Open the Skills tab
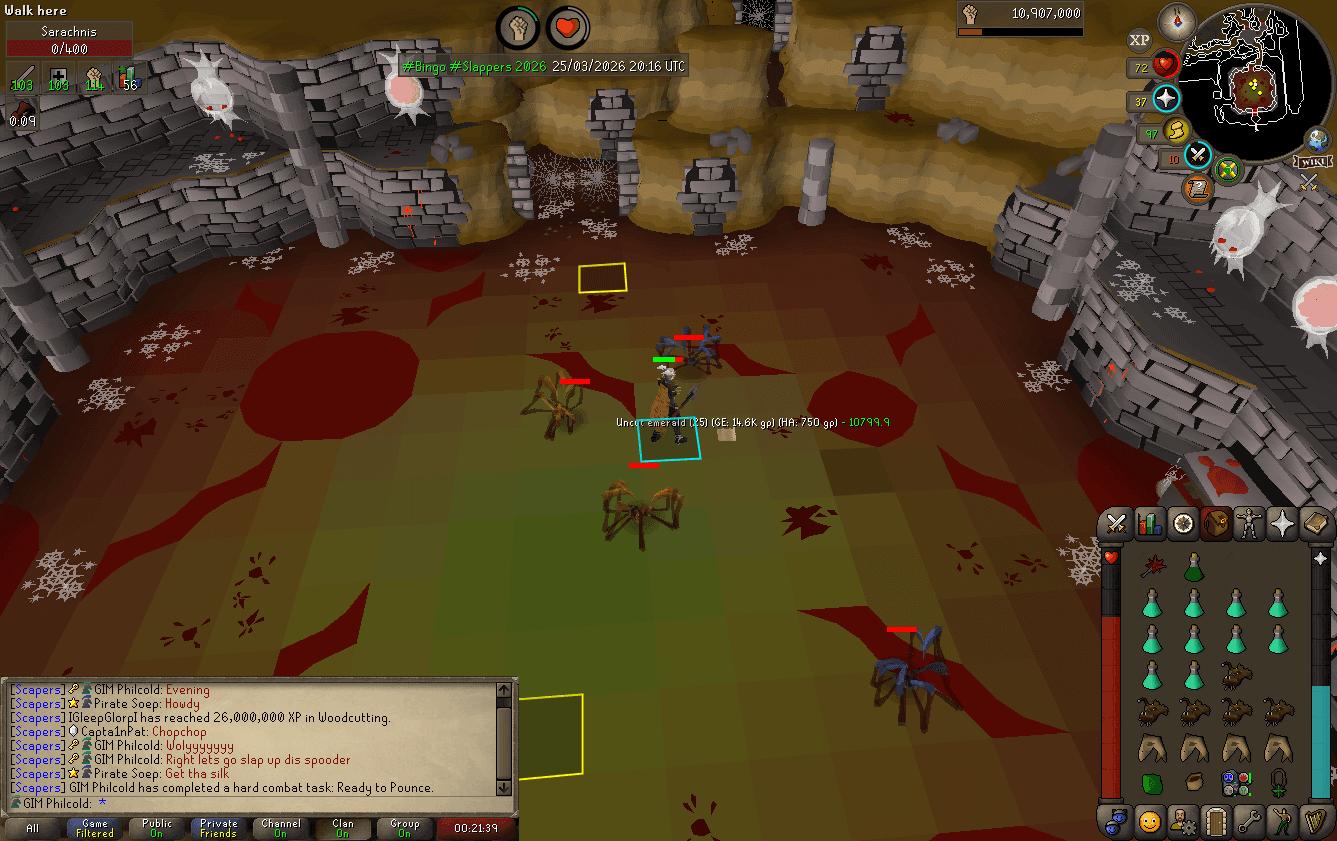The image size is (1337, 841). tap(1148, 523)
